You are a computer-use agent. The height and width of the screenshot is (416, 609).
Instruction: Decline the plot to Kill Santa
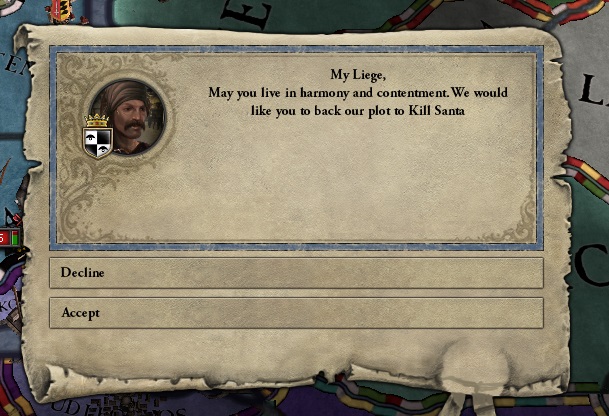pyautogui.click(x=296, y=273)
